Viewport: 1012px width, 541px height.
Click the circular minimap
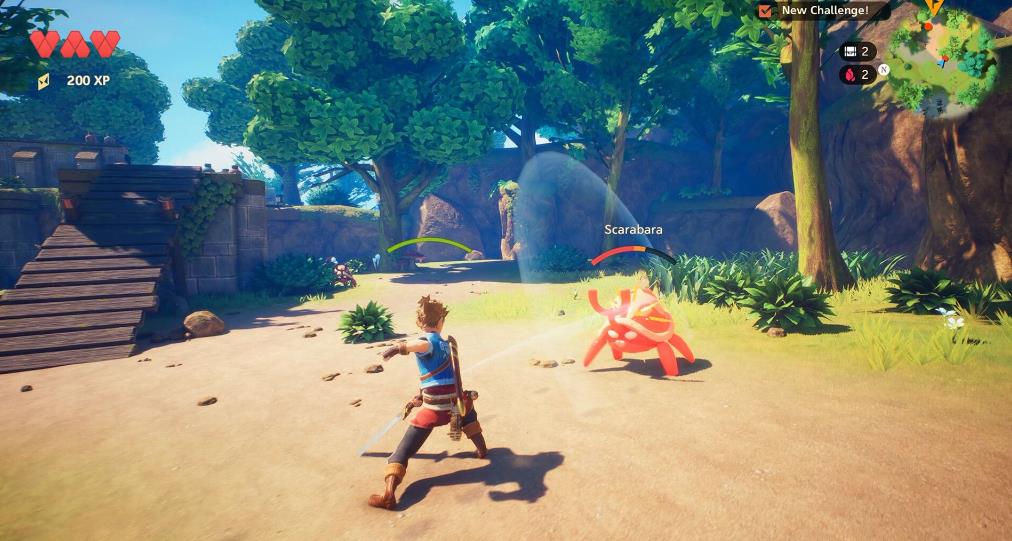coord(942,58)
